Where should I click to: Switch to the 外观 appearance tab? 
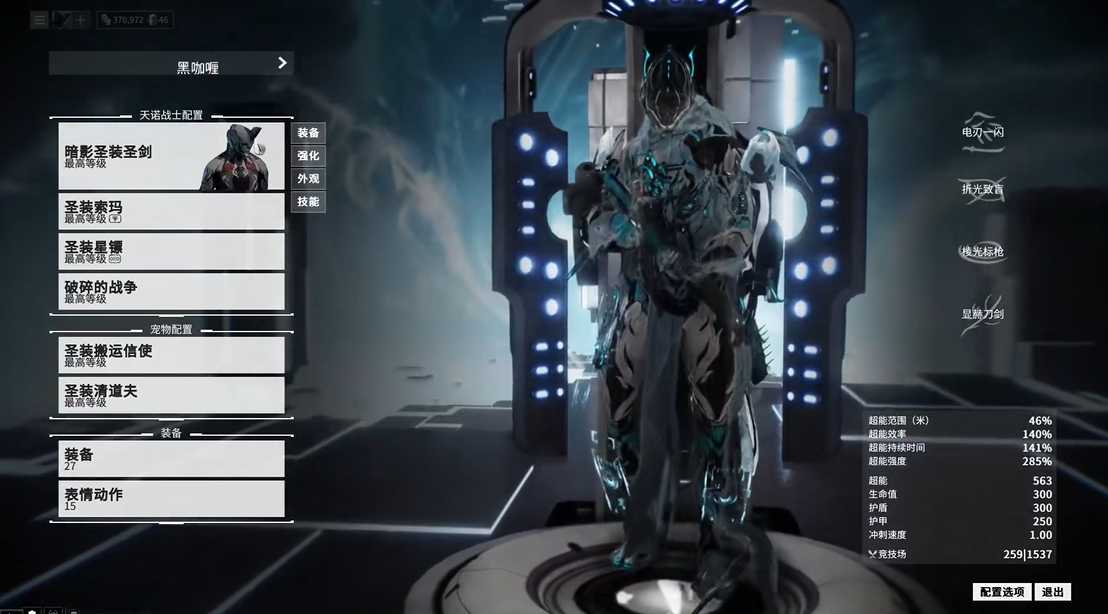[x=308, y=179]
